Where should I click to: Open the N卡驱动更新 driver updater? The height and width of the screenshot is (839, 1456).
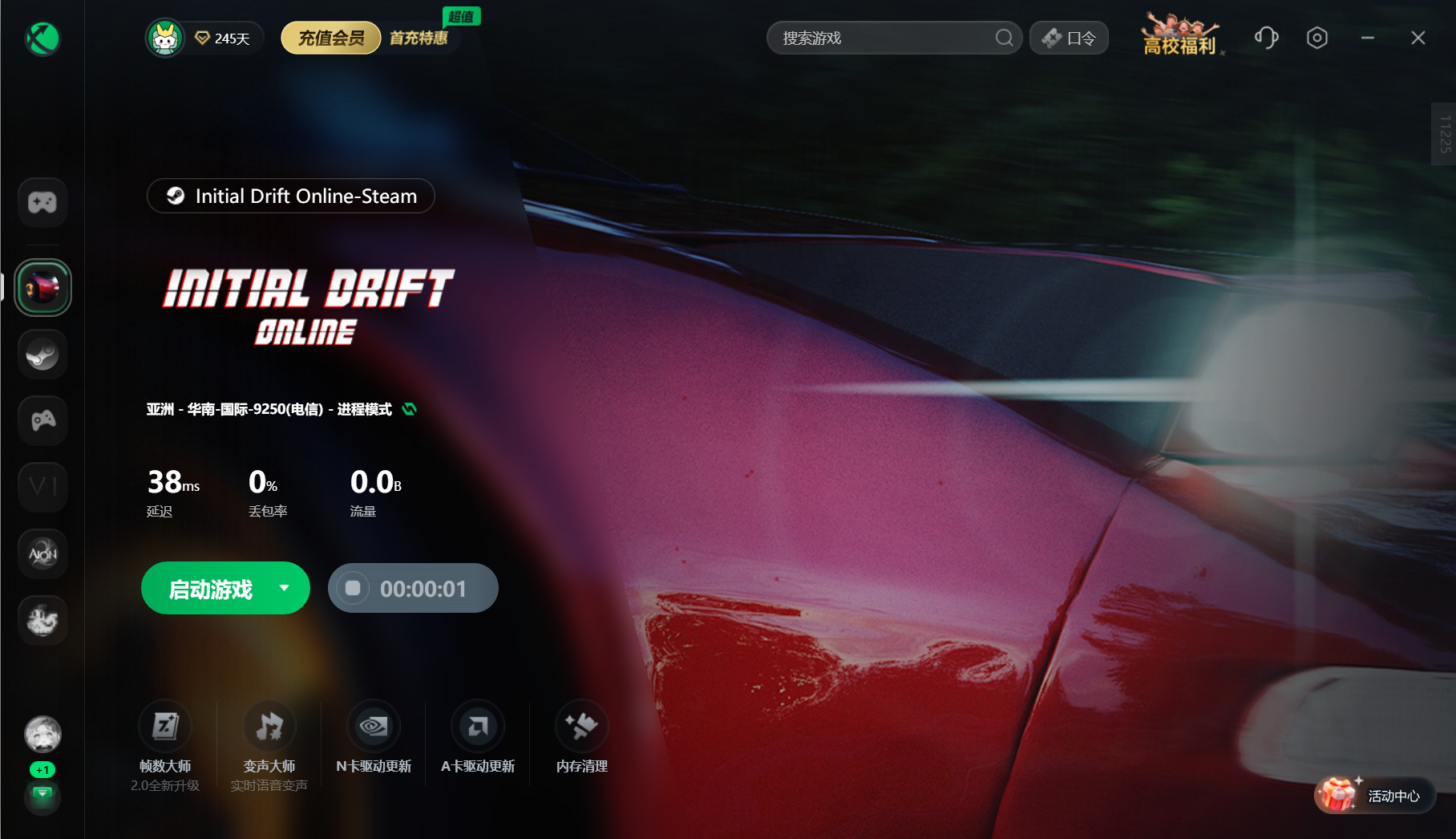(374, 728)
